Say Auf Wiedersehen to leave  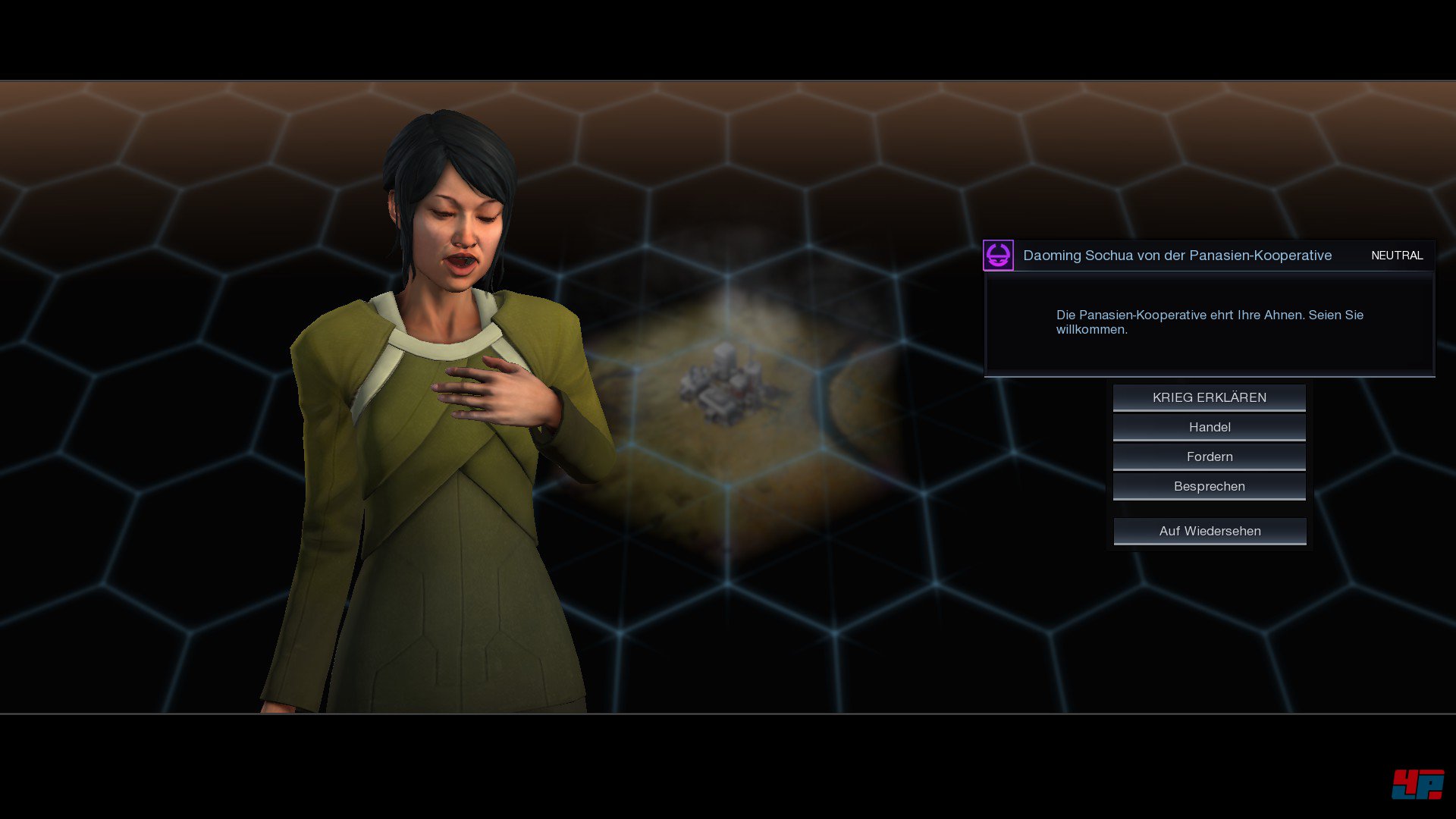click(1209, 531)
